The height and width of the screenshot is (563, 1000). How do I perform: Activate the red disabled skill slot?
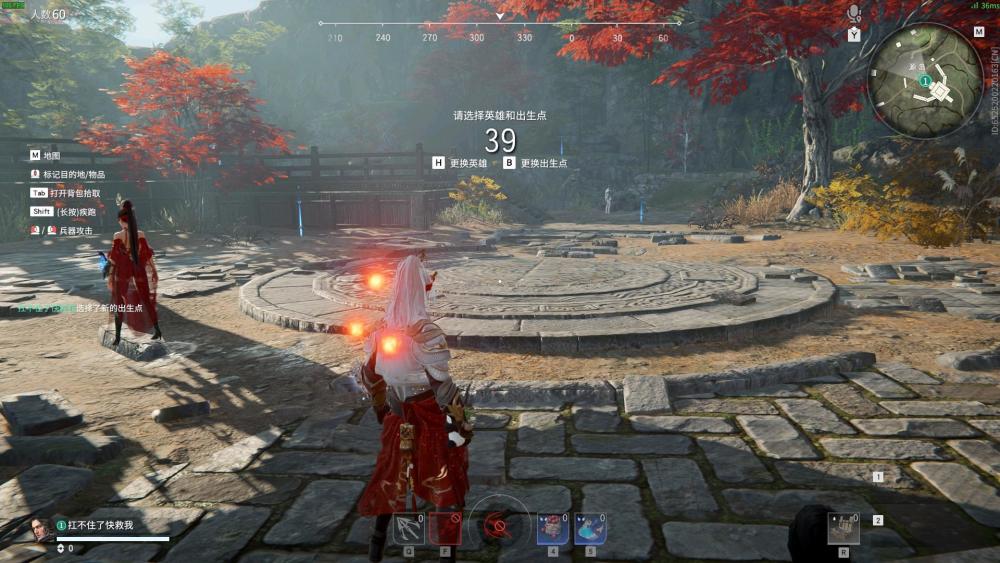tap(445, 527)
